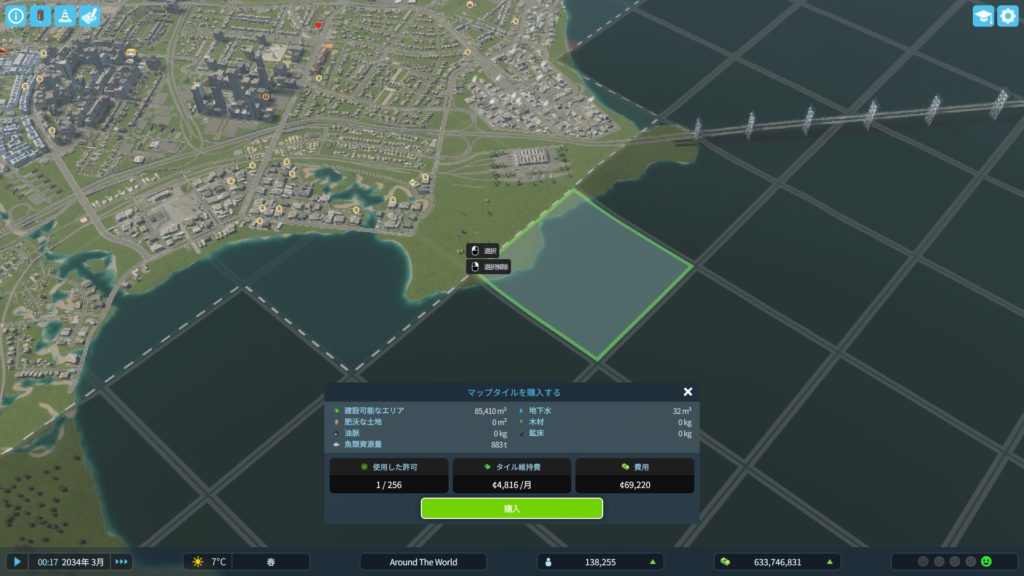Image resolution: width=1024 pixels, height=576 pixels.
Task: Open the population panel showing 138,255
Action: click(x=600, y=562)
